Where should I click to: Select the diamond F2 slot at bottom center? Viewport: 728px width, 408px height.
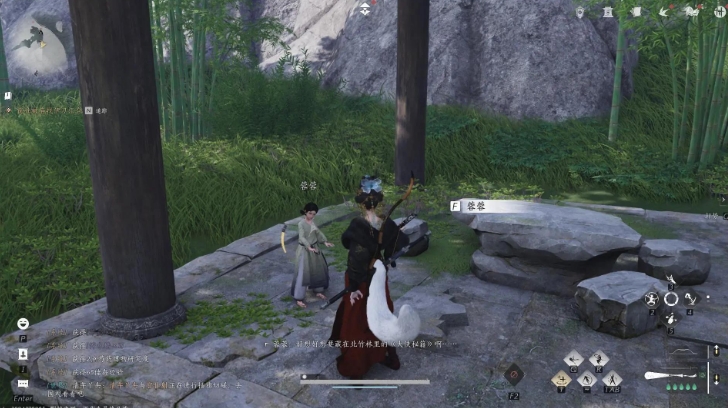pyautogui.click(x=513, y=375)
